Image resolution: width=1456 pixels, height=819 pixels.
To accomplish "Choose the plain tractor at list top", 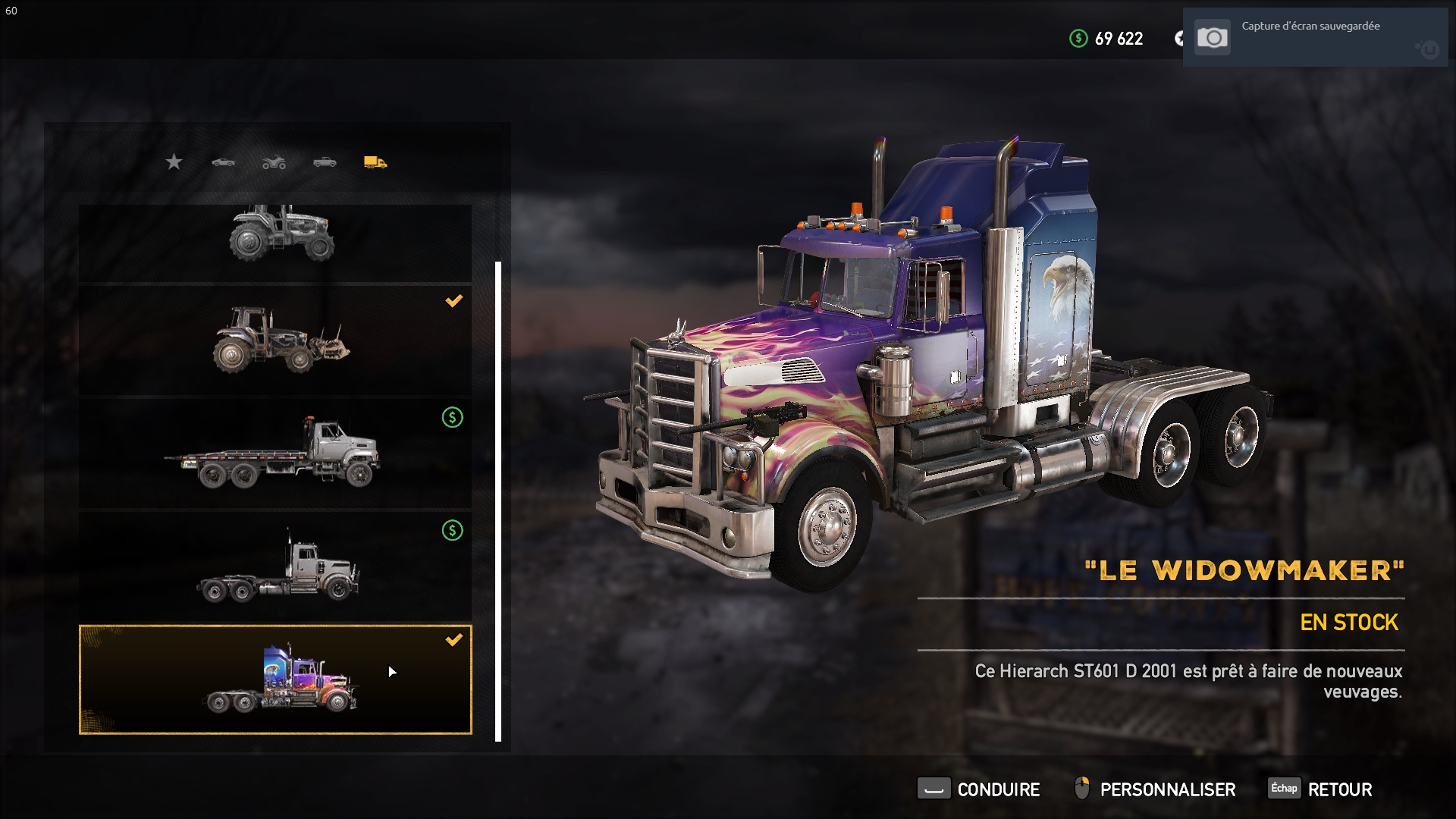I will tap(275, 241).
